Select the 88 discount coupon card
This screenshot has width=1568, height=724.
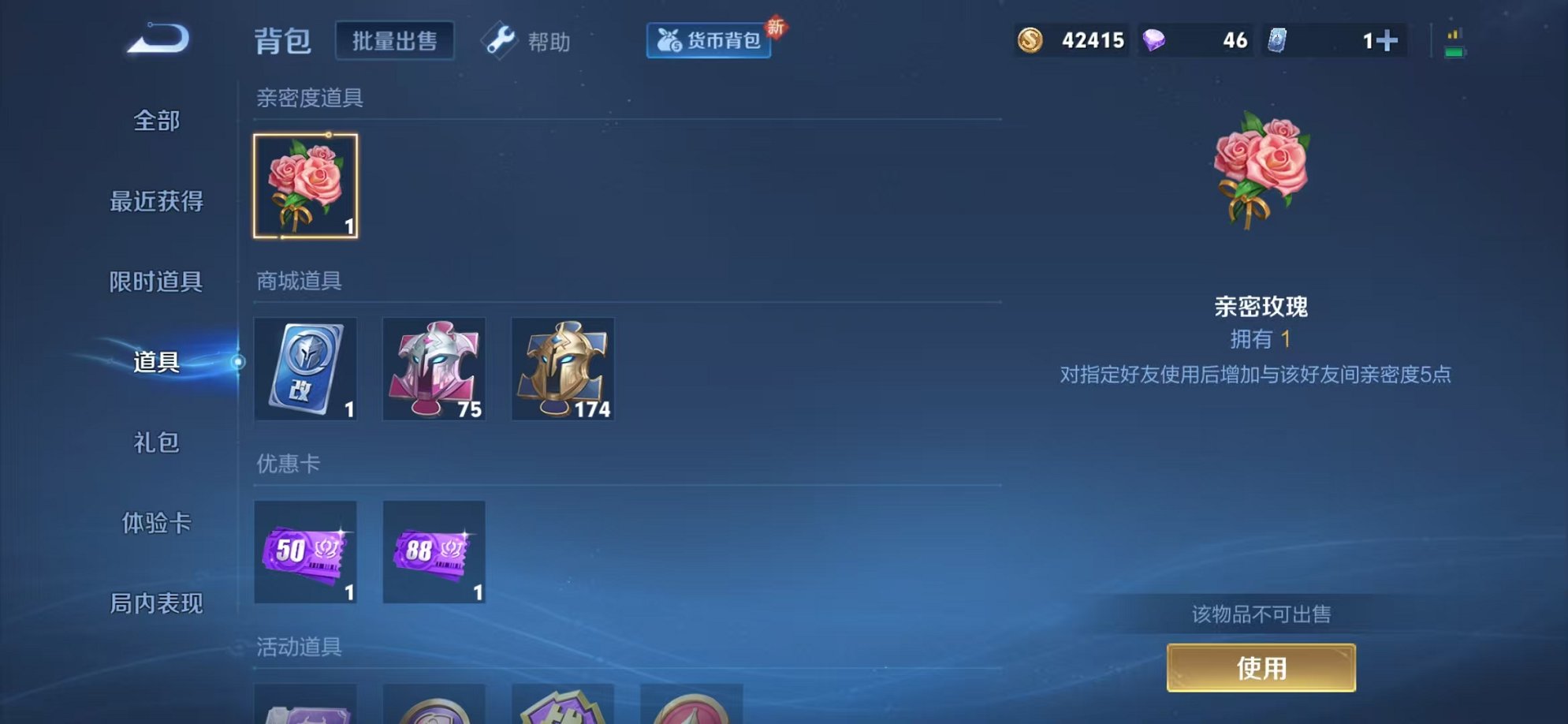[x=434, y=552]
